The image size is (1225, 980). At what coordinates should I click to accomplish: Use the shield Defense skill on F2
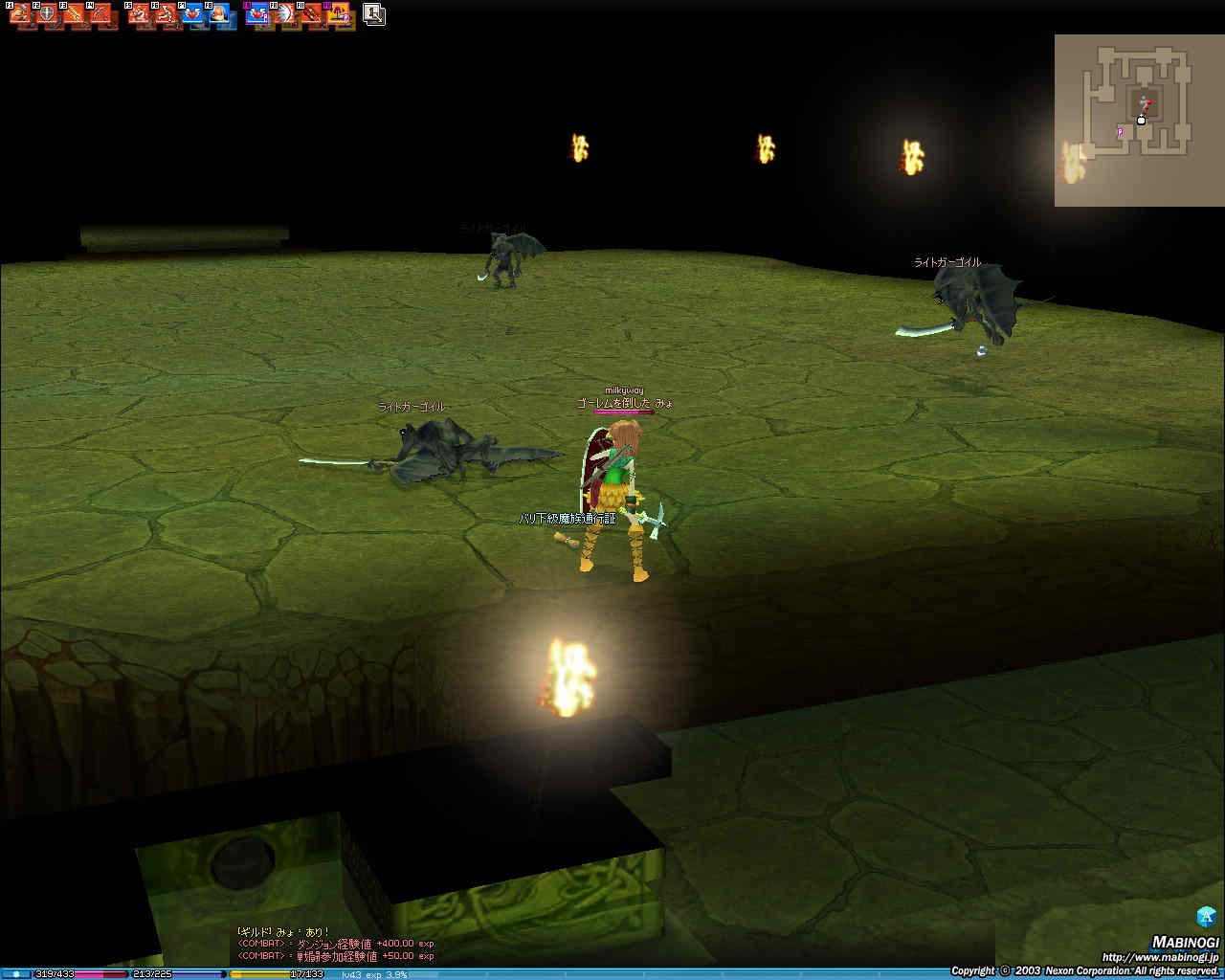pos(47,14)
